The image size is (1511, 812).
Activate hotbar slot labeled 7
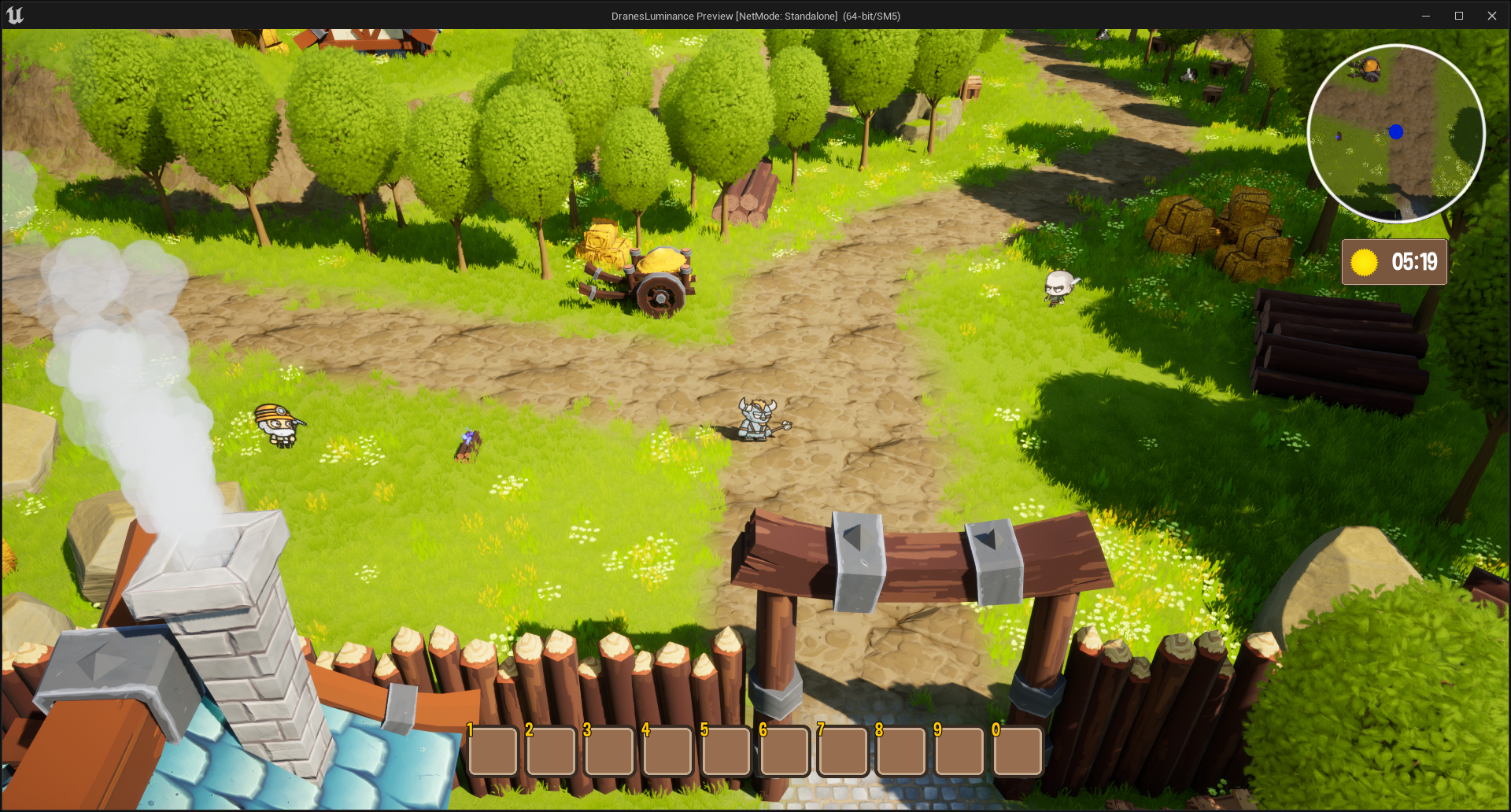pyautogui.click(x=843, y=751)
